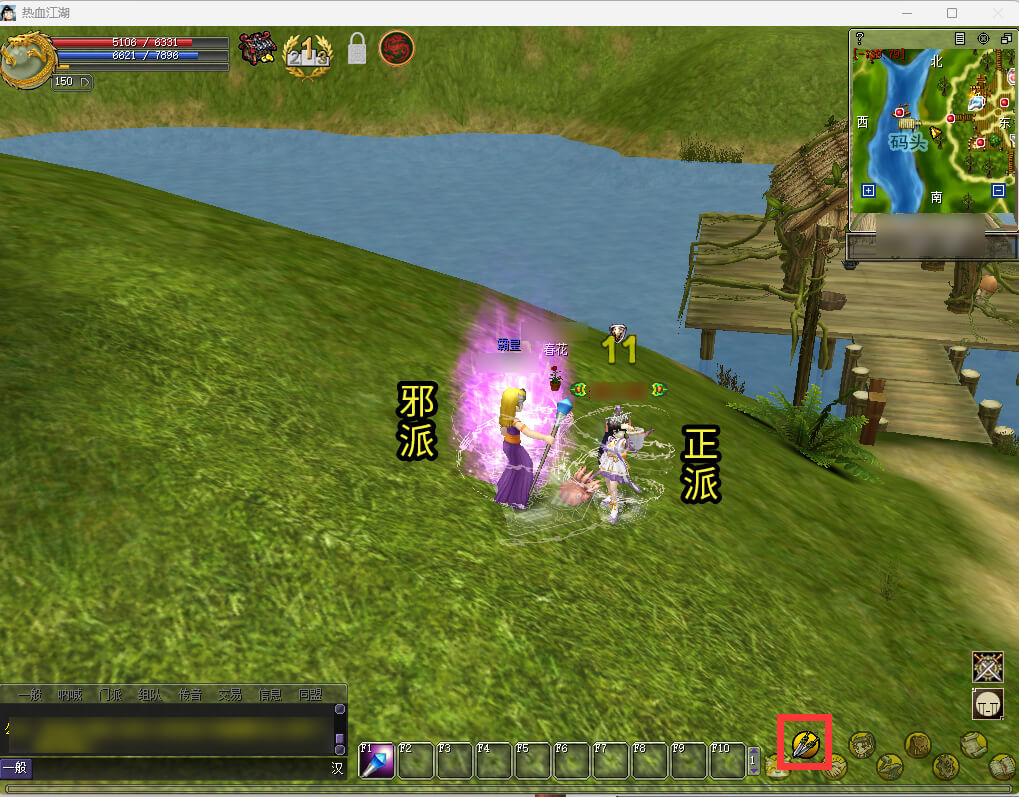Viewport: 1019px width, 797px height.
Task: Select the 交易 chat tab
Action: point(230,694)
